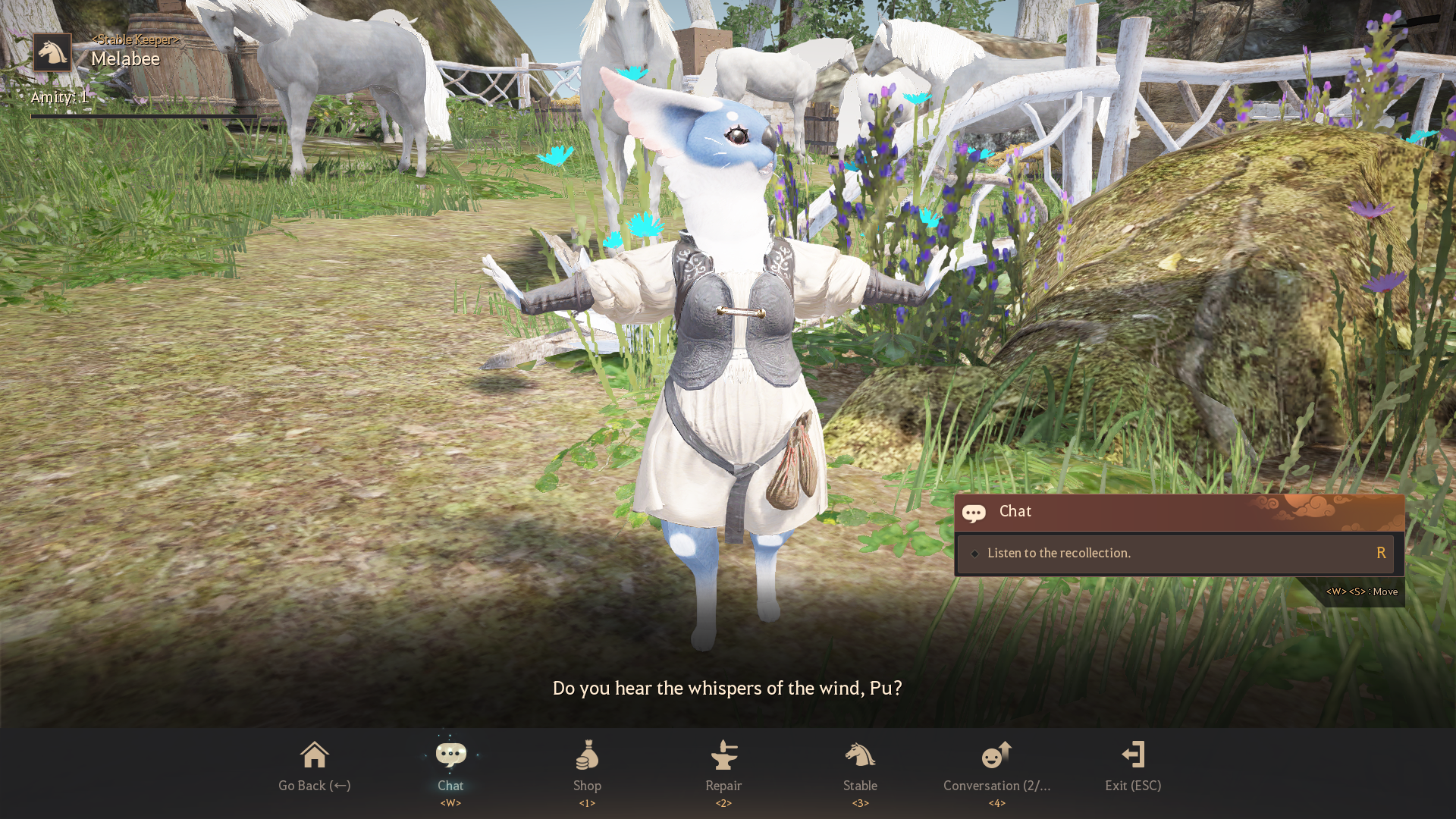Image resolution: width=1456 pixels, height=819 pixels.
Task: Select the Conversation (2/...) menu entry
Action: point(996,786)
